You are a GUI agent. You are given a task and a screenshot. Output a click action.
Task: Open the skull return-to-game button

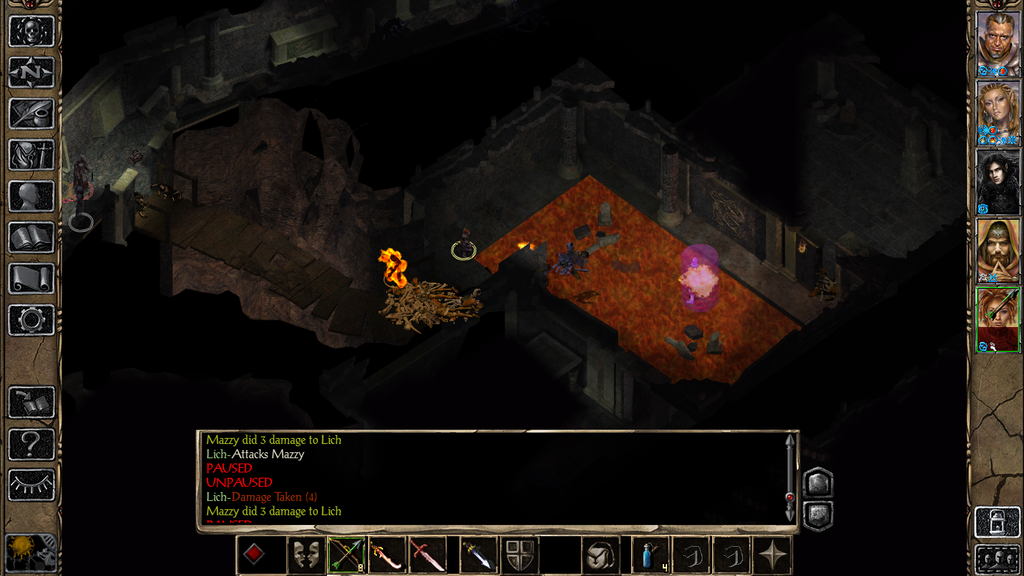(31, 31)
